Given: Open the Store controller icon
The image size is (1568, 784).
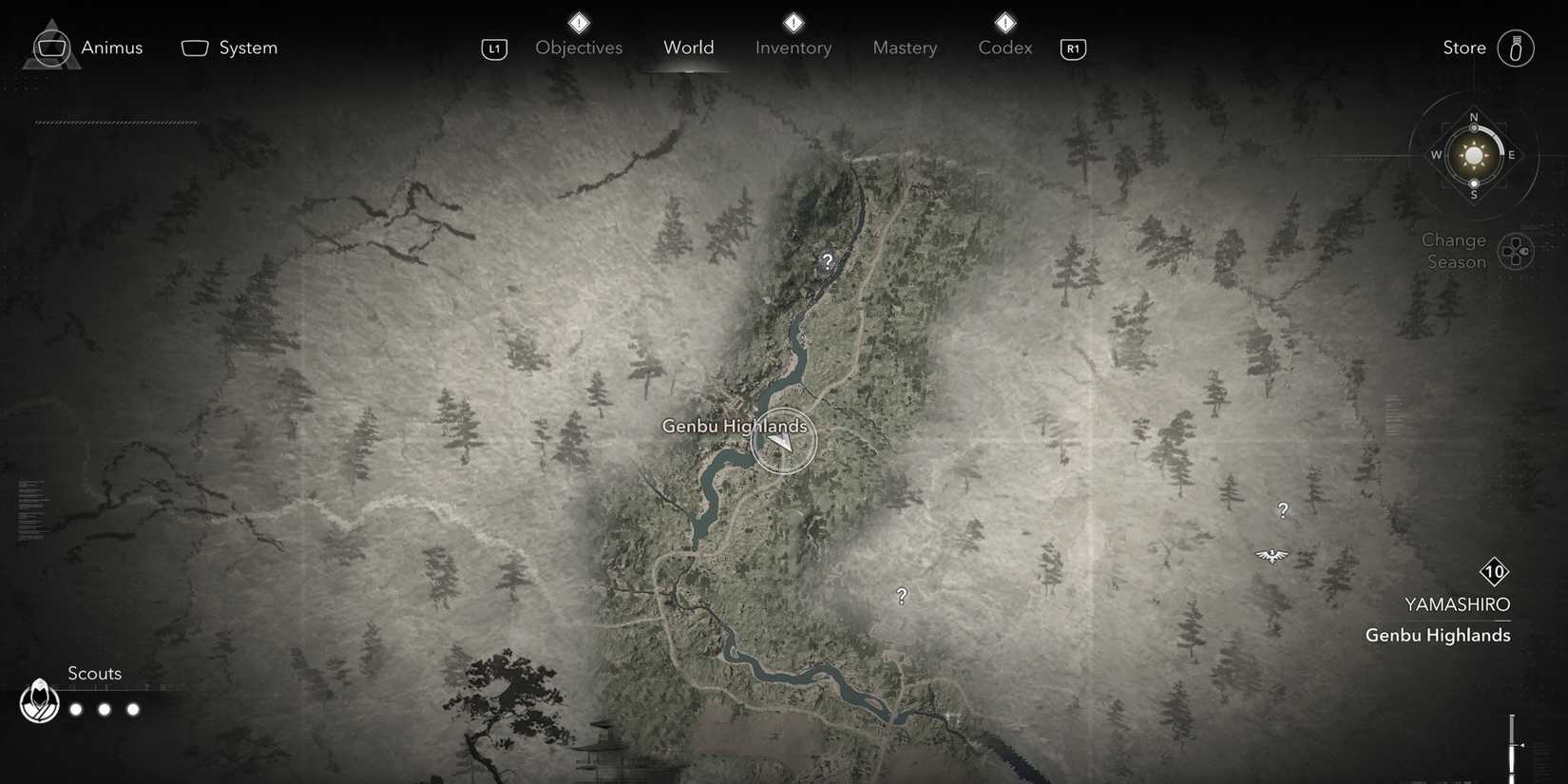Looking at the screenshot, I should 1516,48.
